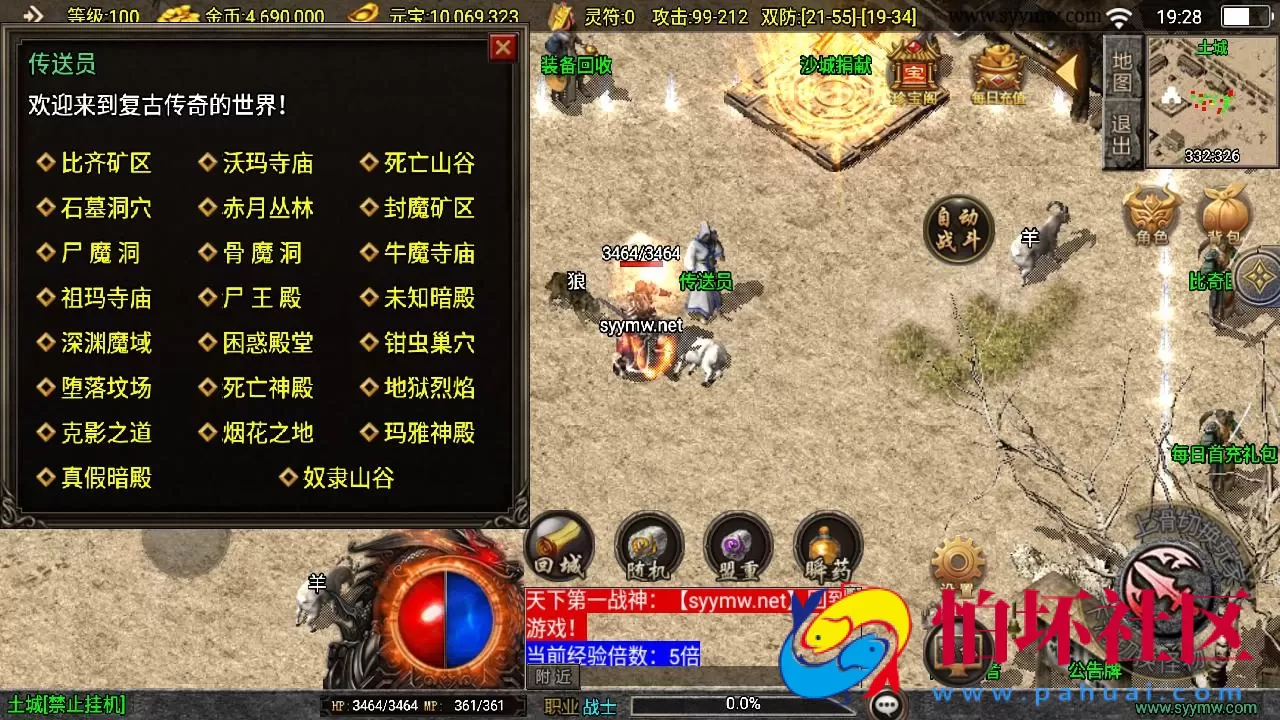Use the 瞬药 instant potion icon

tap(828, 547)
